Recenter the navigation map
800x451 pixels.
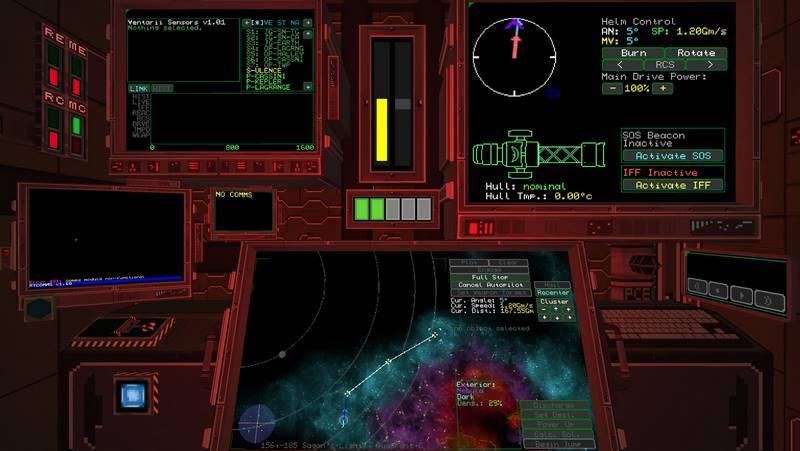click(553, 292)
